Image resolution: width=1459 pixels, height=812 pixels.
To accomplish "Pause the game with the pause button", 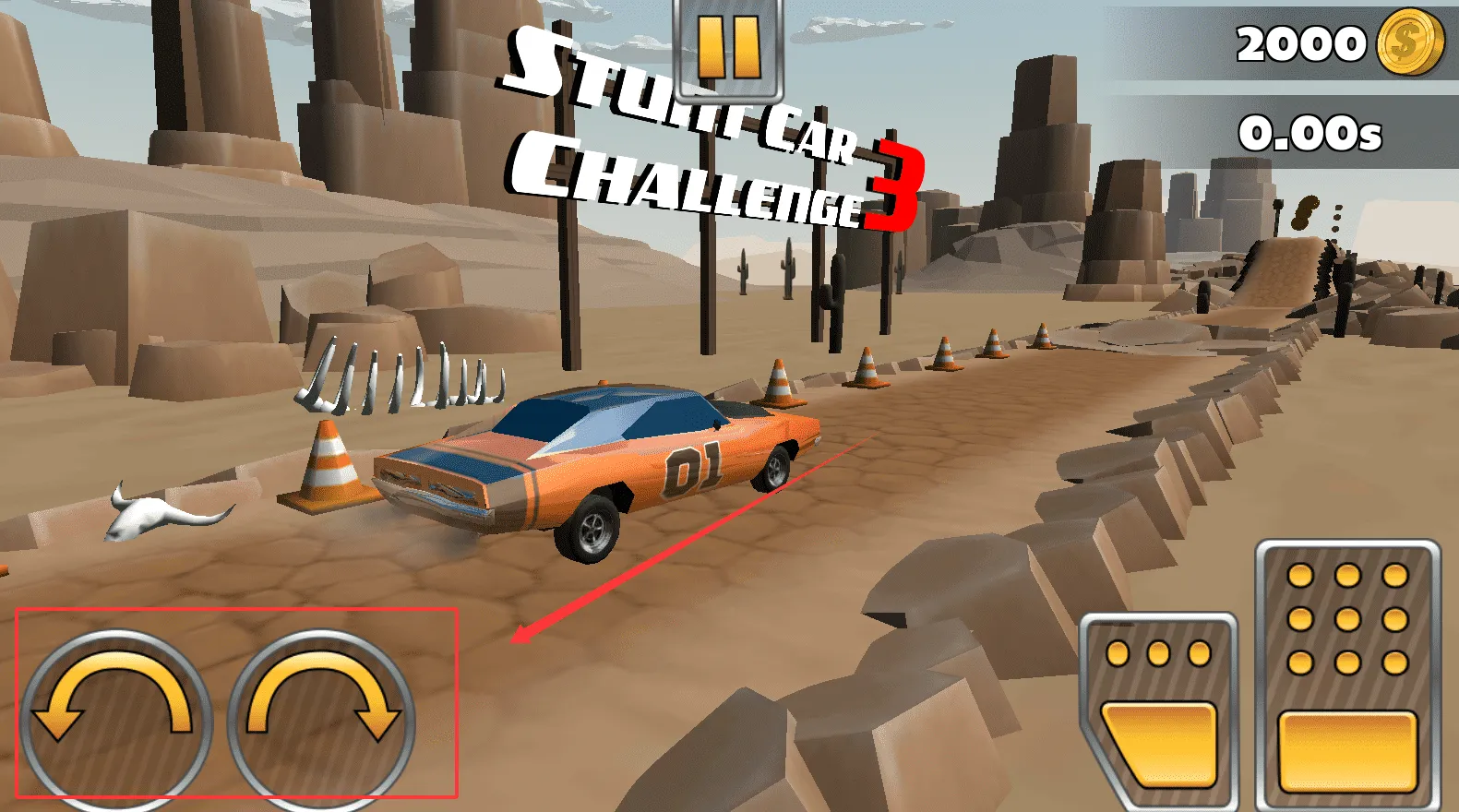I will 729,48.
